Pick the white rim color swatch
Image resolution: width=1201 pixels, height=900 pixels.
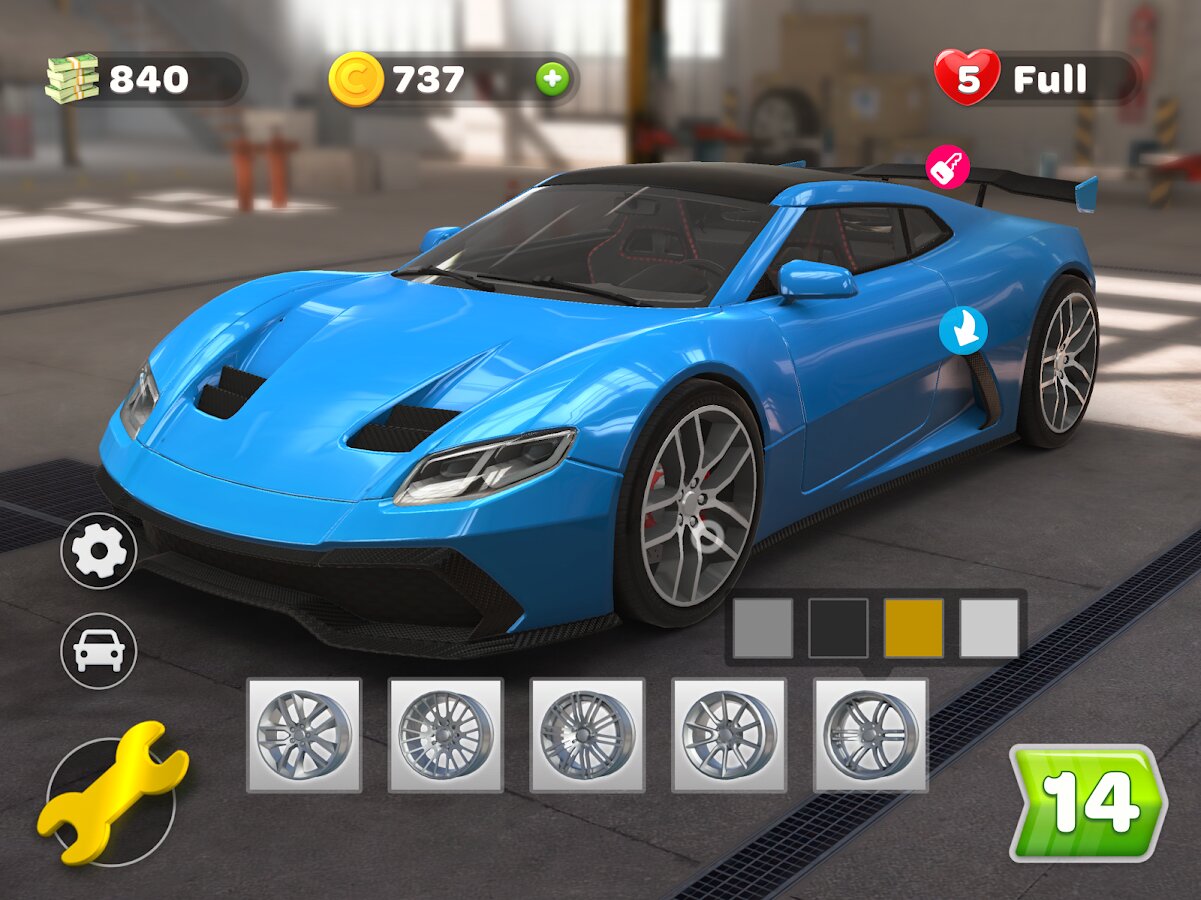[x=989, y=628]
